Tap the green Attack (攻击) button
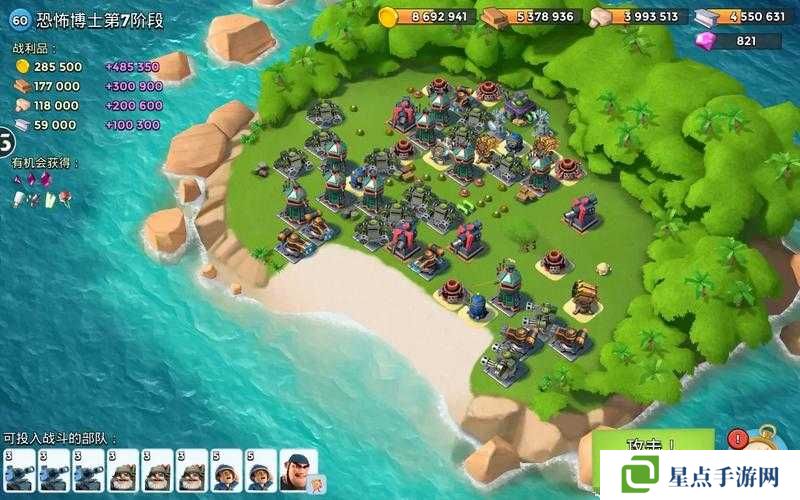This screenshot has width=800, height=500. pos(654,443)
